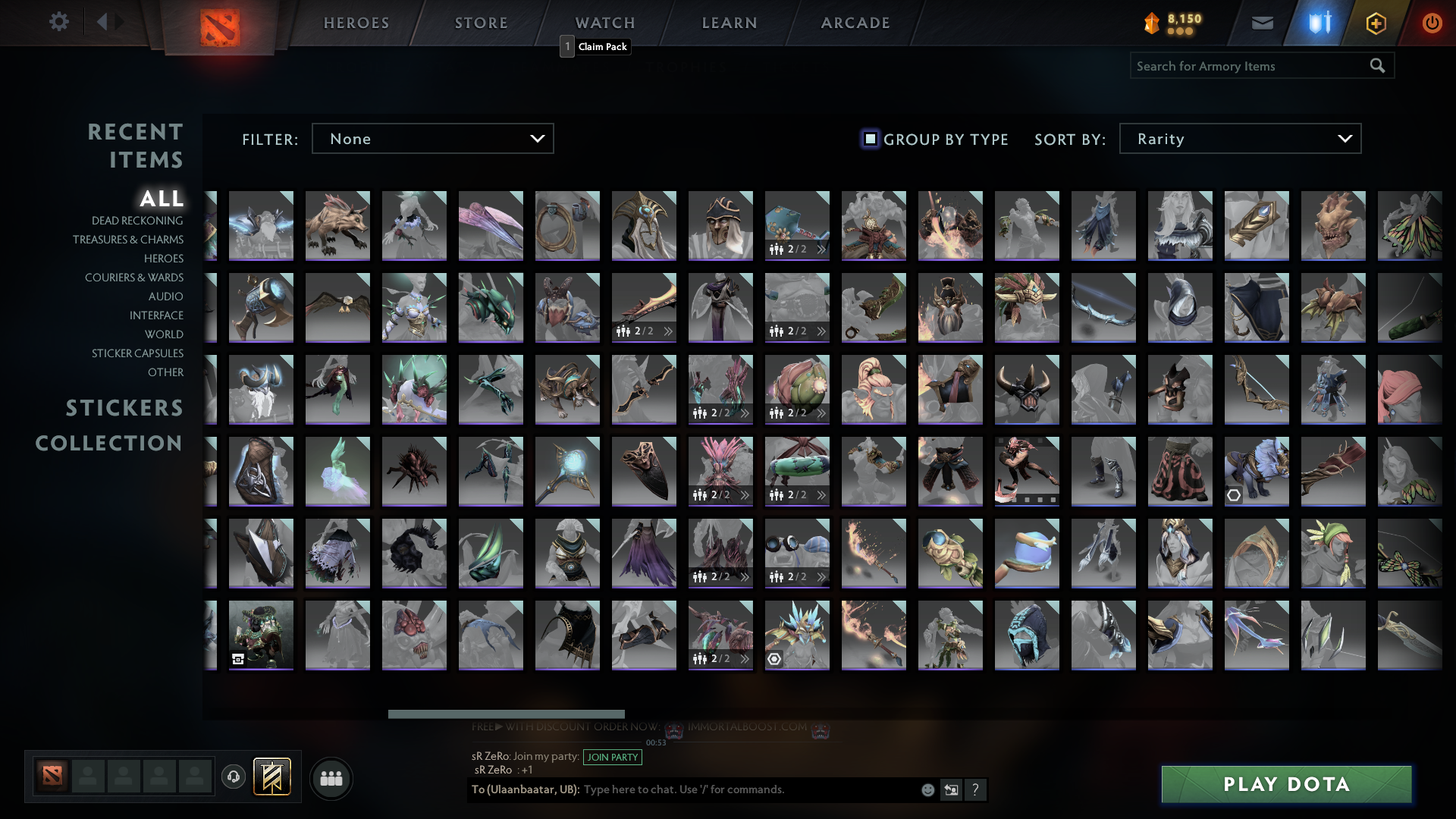Click Join Party from sR ZeRo's invite
This screenshot has width=1456, height=819.
[x=612, y=757]
